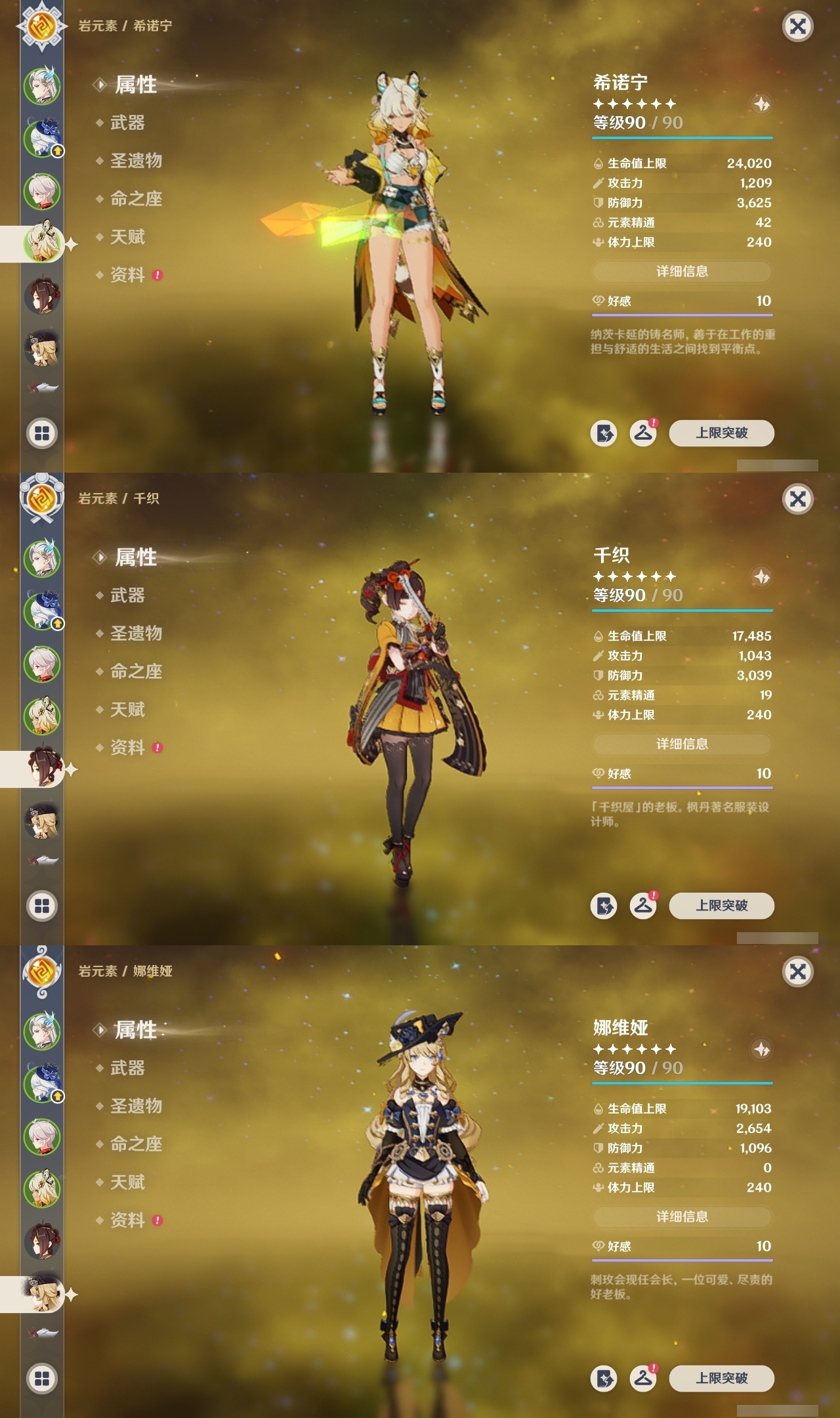Open the 天赋 talents section
Viewport: 840px width, 1418px height.
click(127, 238)
